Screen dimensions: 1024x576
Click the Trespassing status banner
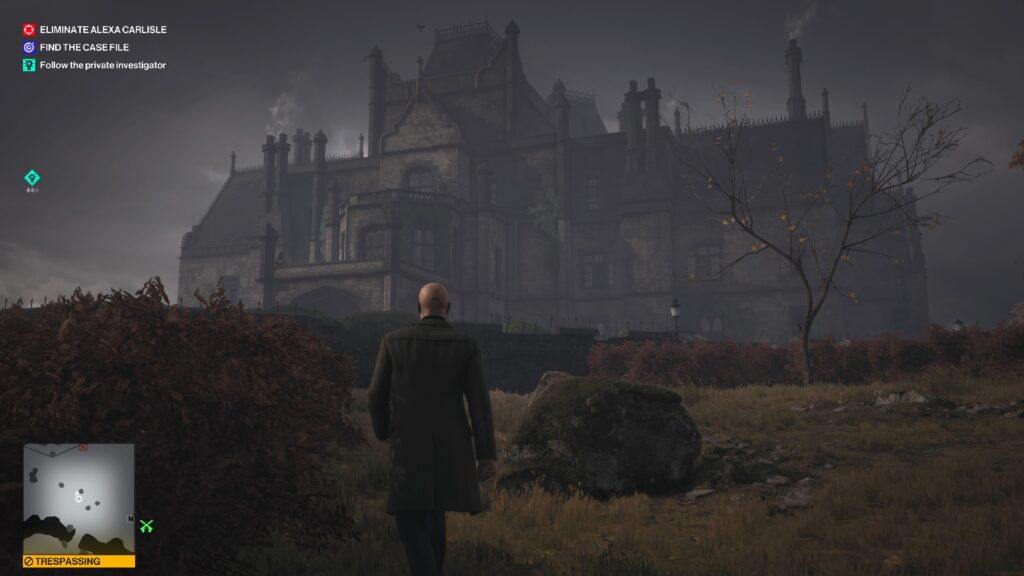[x=79, y=561]
